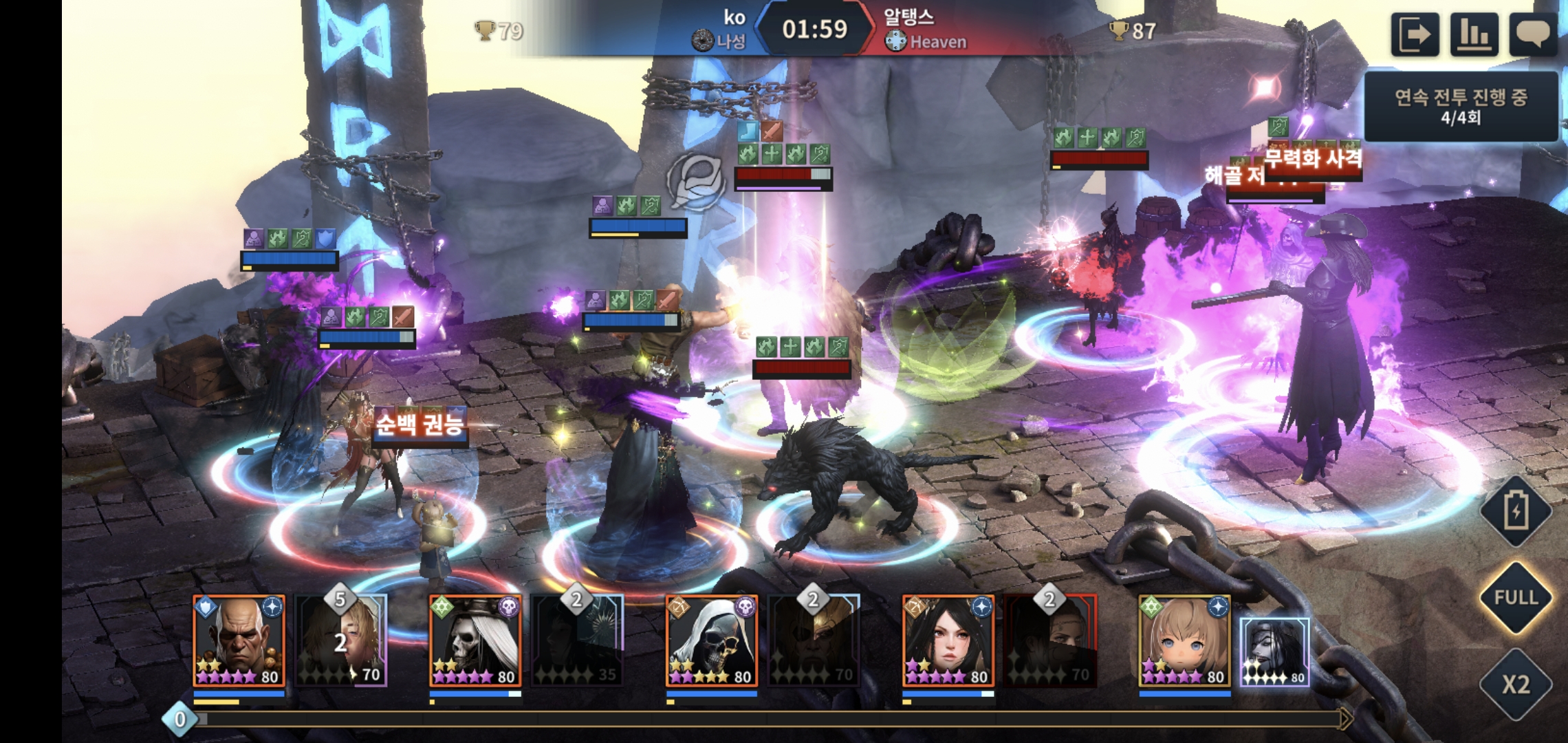Toggle the battery saver mode icon
Image resolution: width=1568 pixels, height=743 pixels.
pyautogui.click(x=1516, y=511)
